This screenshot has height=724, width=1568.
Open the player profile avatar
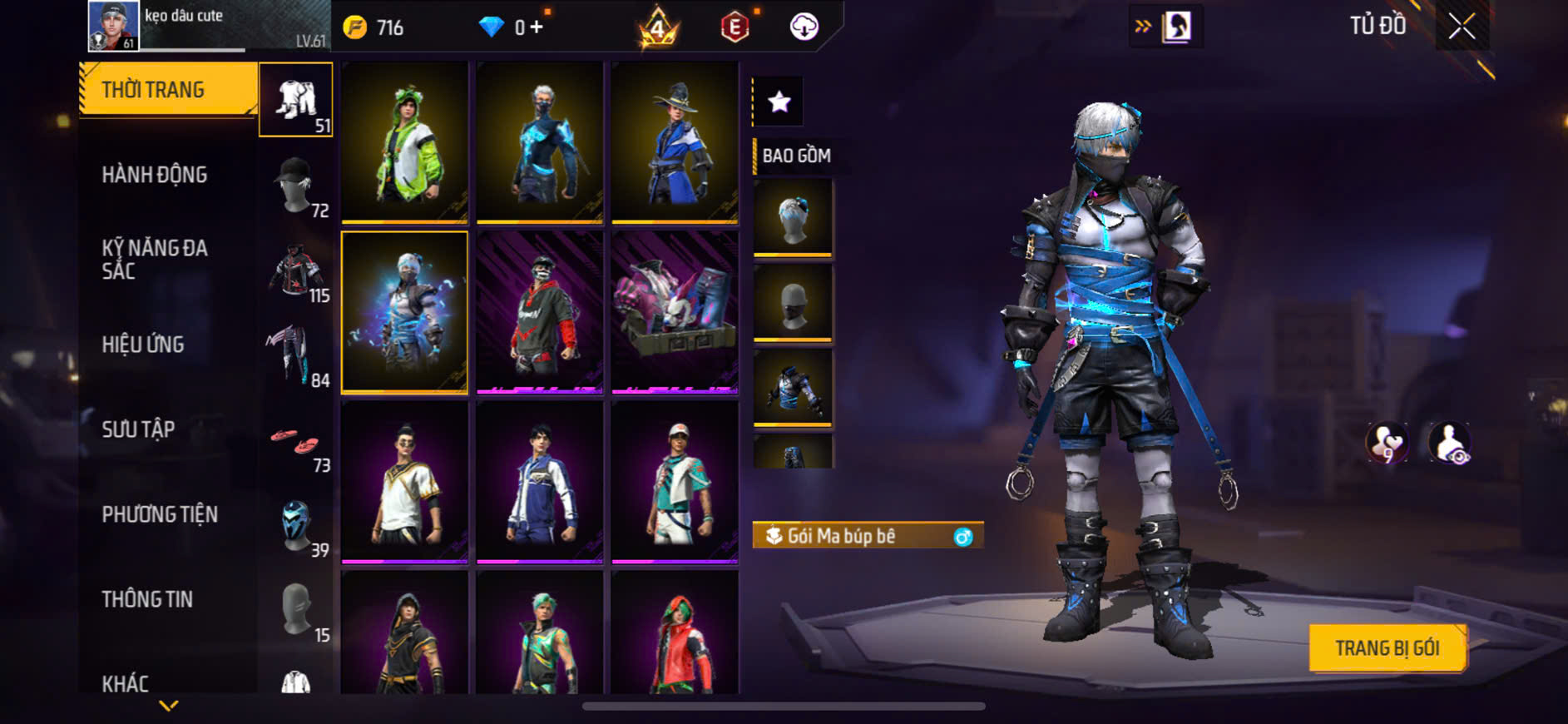(x=113, y=26)
